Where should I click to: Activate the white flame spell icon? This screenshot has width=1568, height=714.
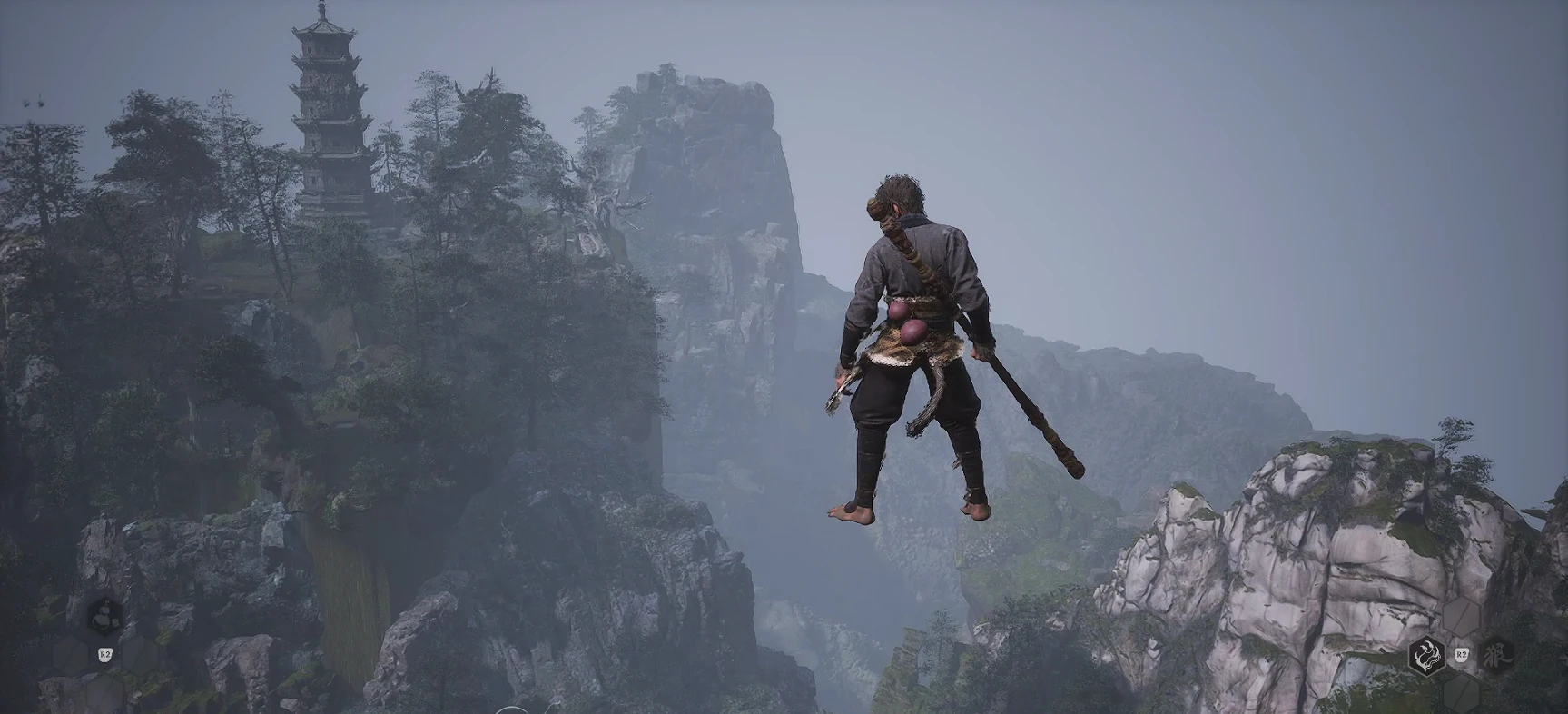[1428, 654]
